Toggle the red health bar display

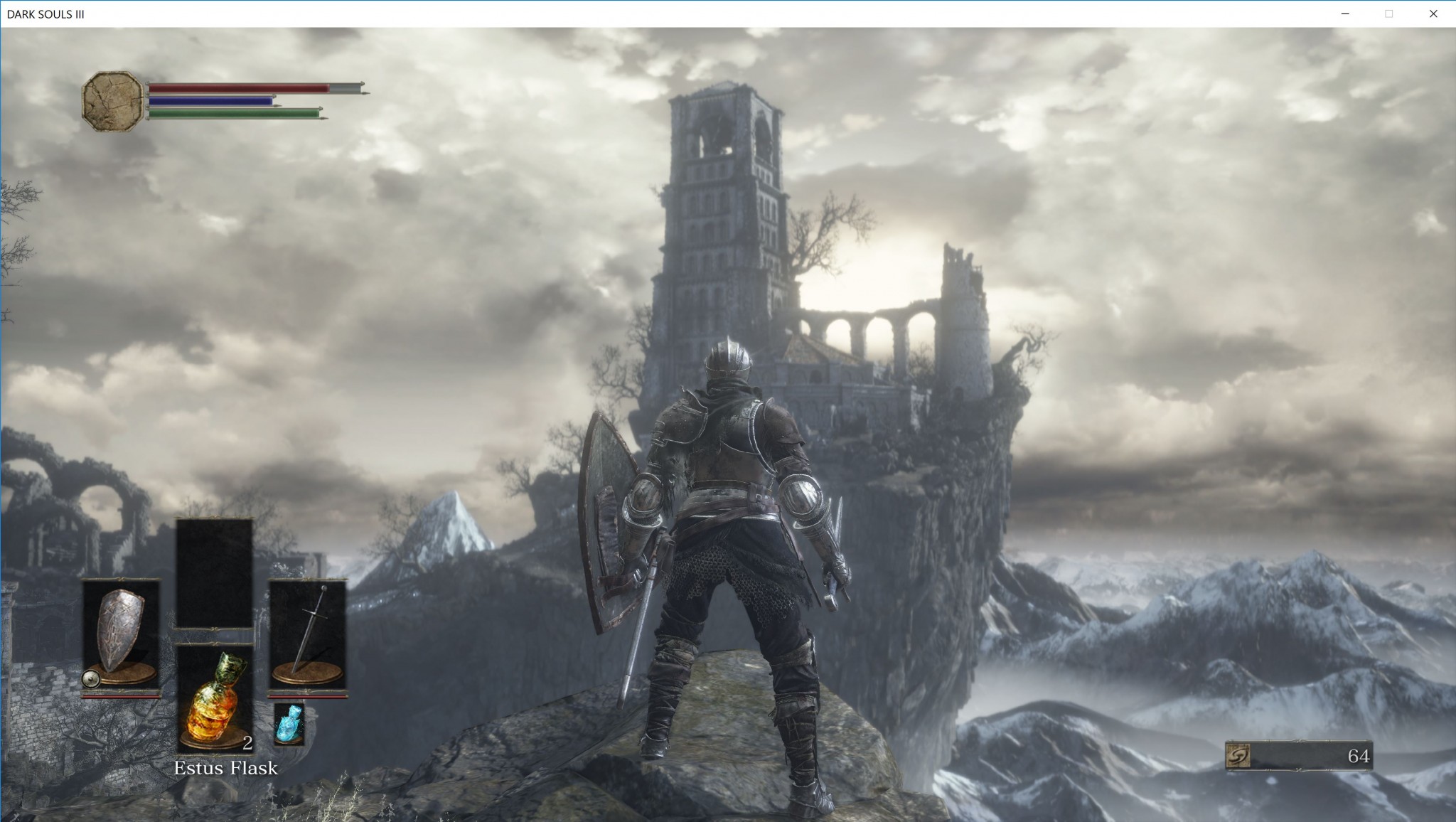point(235,88)
